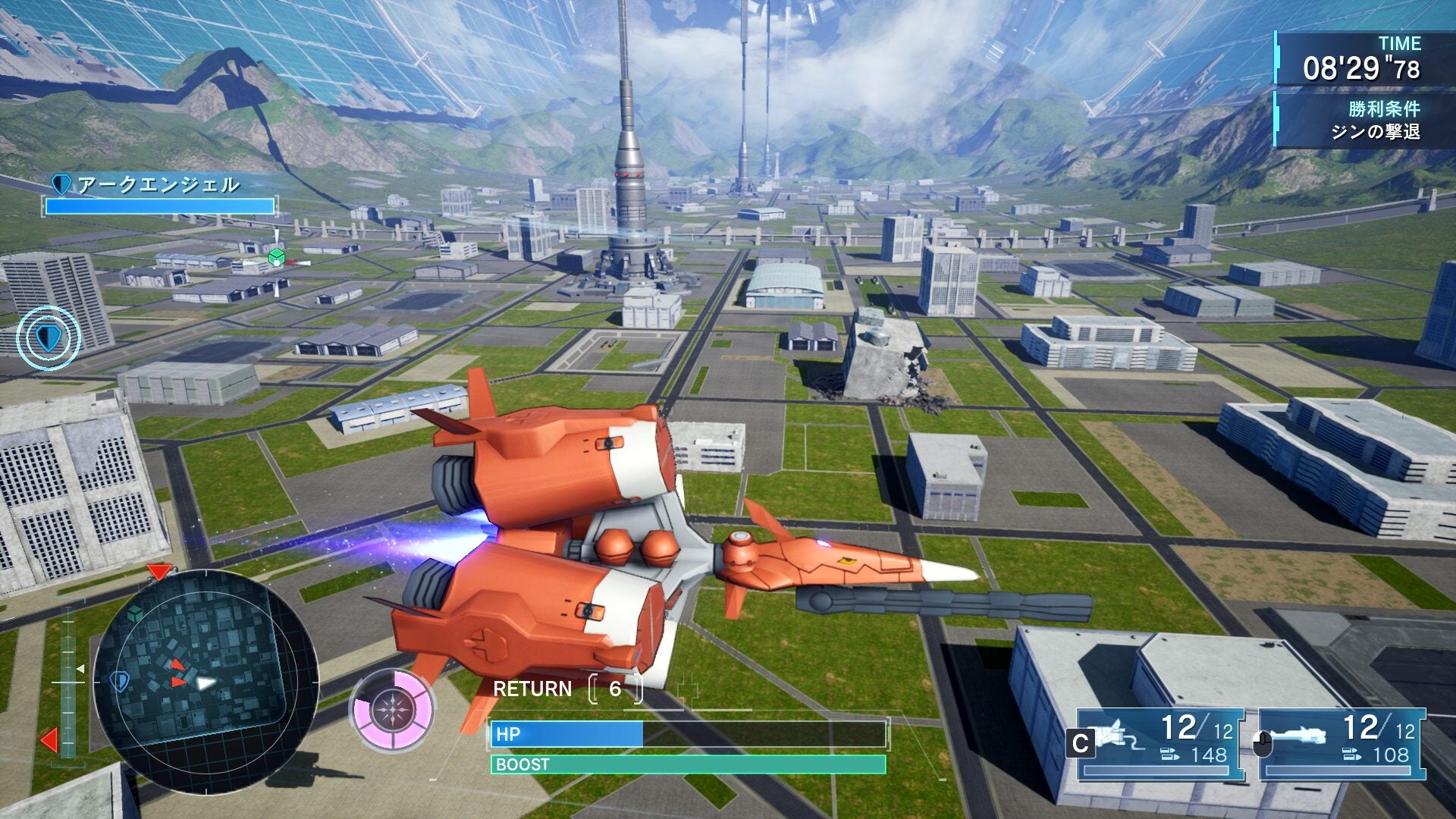
Task: Open the victory condition objective panel
Action: 1351,120
